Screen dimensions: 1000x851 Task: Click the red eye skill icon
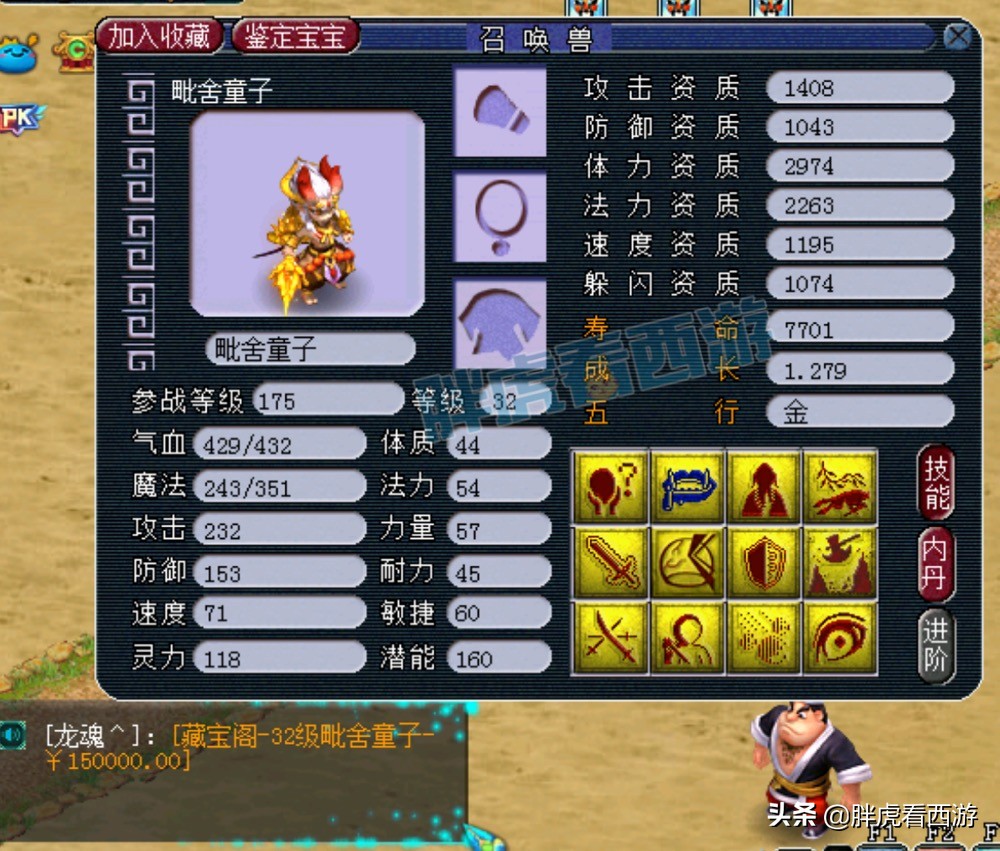840,636
